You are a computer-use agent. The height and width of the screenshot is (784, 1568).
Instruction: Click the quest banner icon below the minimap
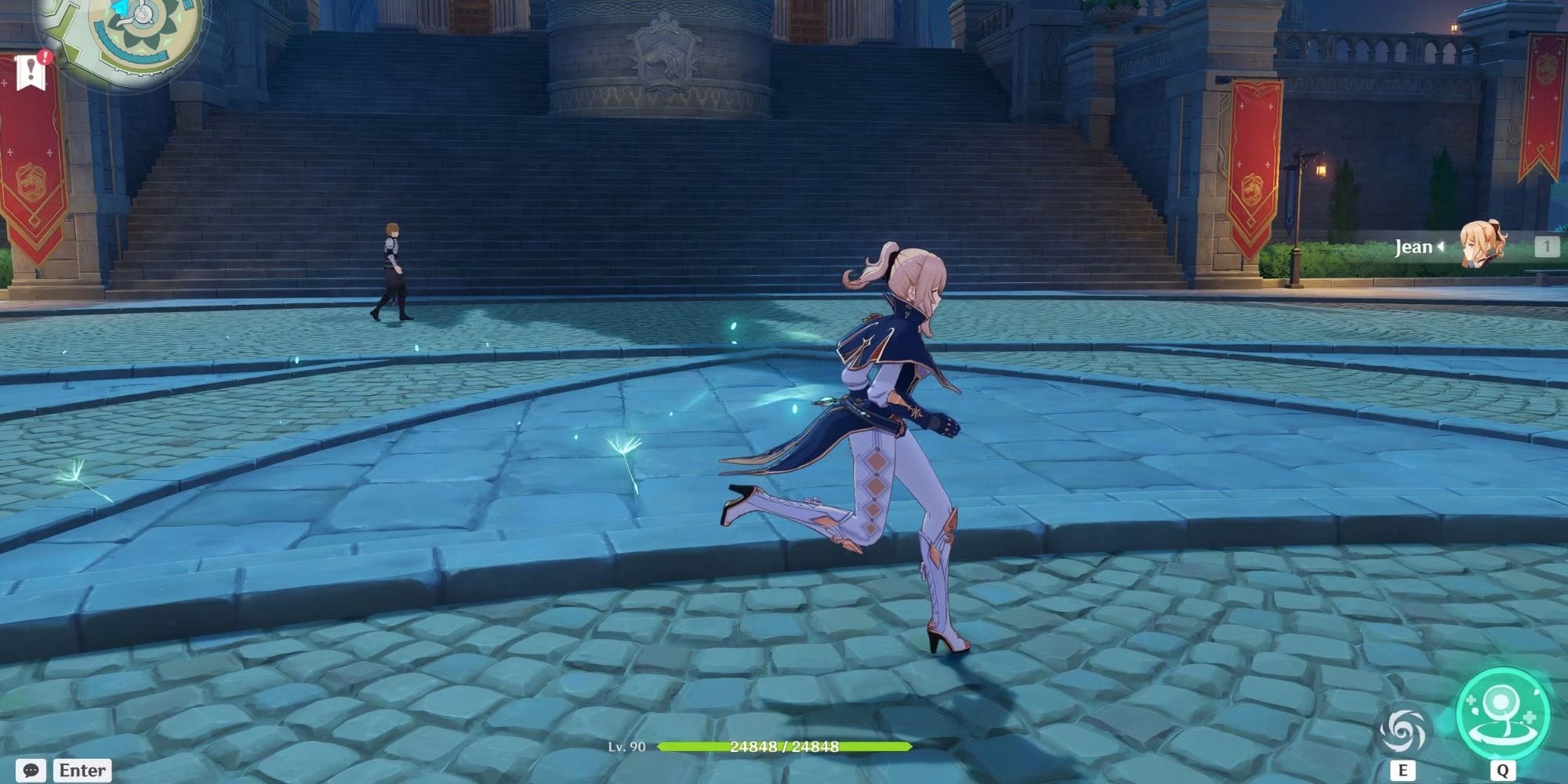coord(30,72)
